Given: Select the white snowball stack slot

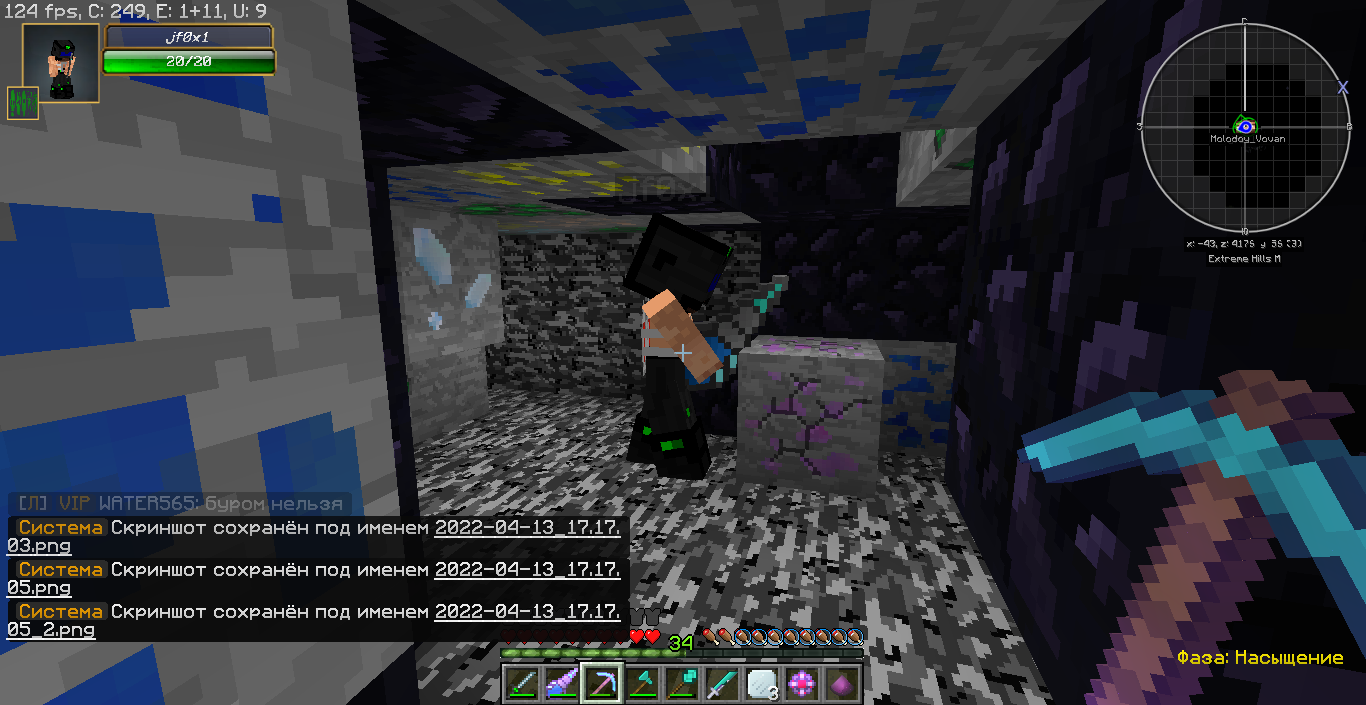Looking at the screenshot, I should coord(762,683).
